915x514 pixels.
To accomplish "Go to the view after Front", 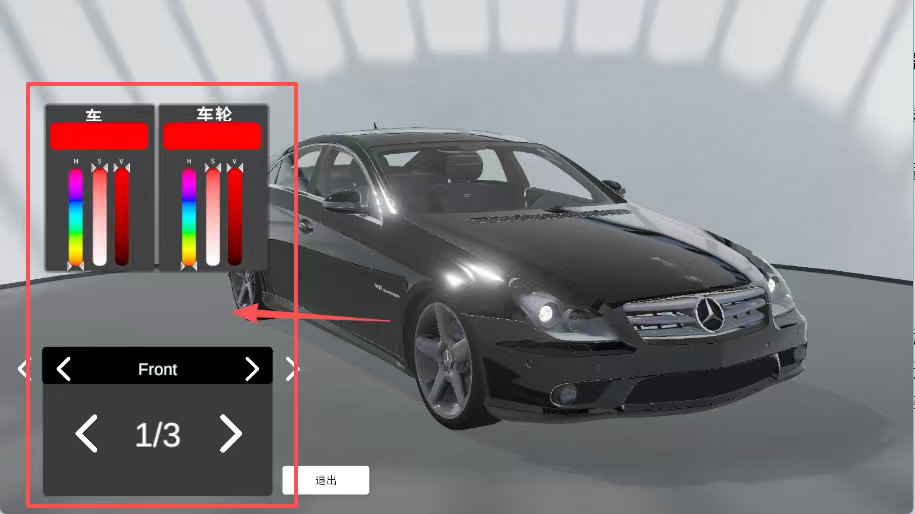I will pyautogui.click(x=251, y=369).
